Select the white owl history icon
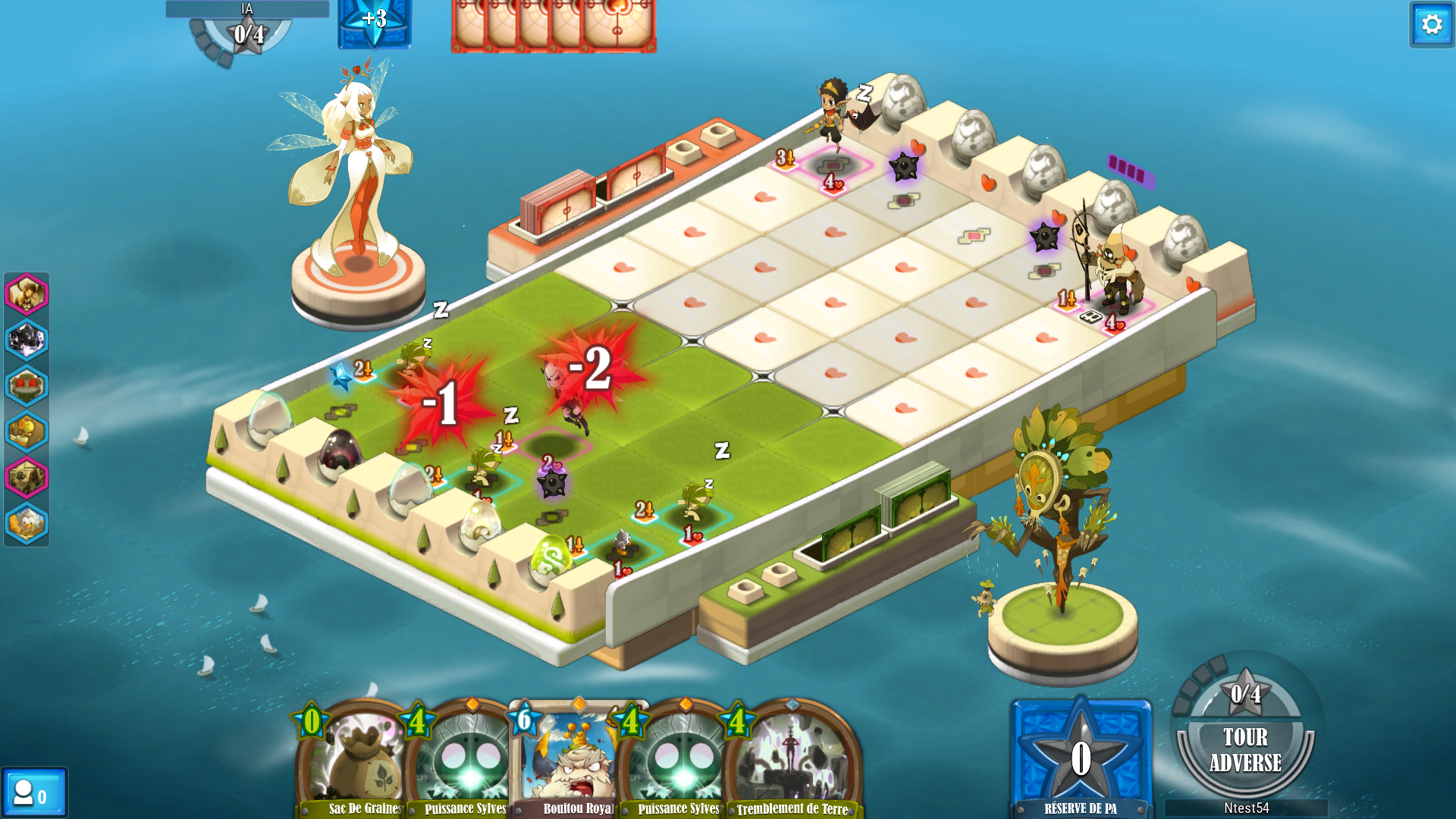Screen dimensions: 1456x819 (x=27, y=523)
